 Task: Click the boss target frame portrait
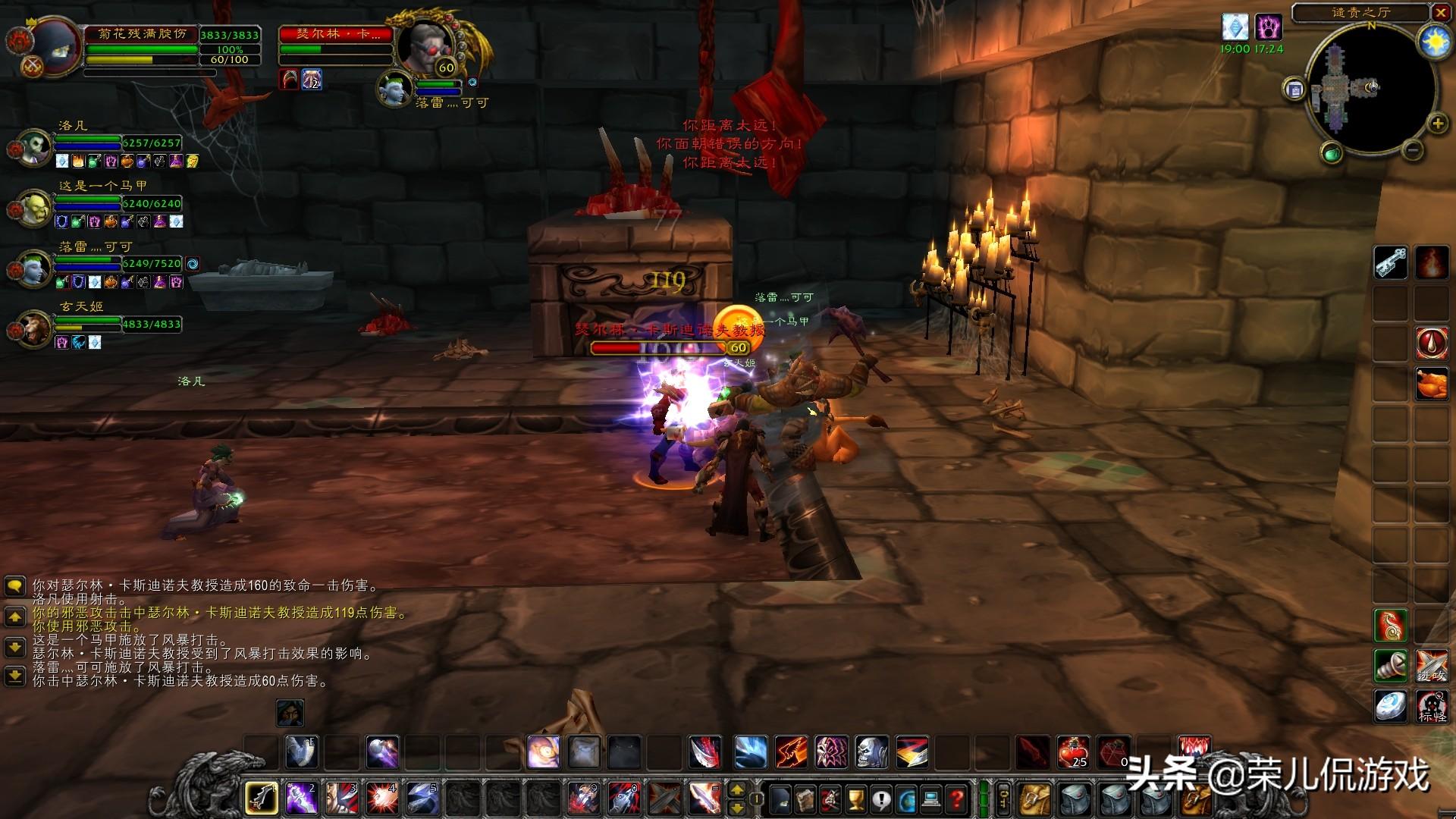coord(425,45)
